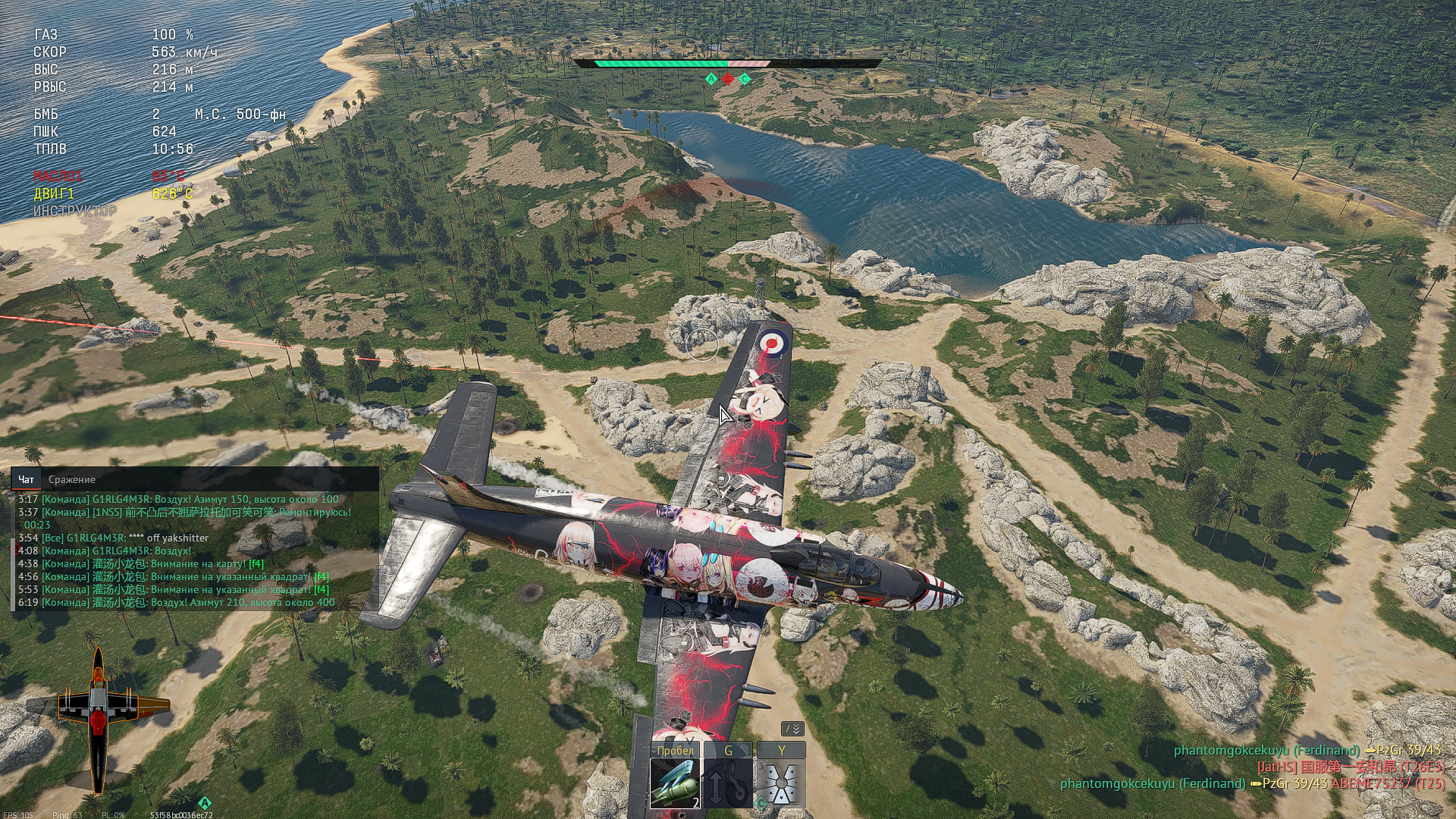Click capture point C marker
Viewport: 1456px width, 819px height.
pyautogui.click(x=745, y=79)
